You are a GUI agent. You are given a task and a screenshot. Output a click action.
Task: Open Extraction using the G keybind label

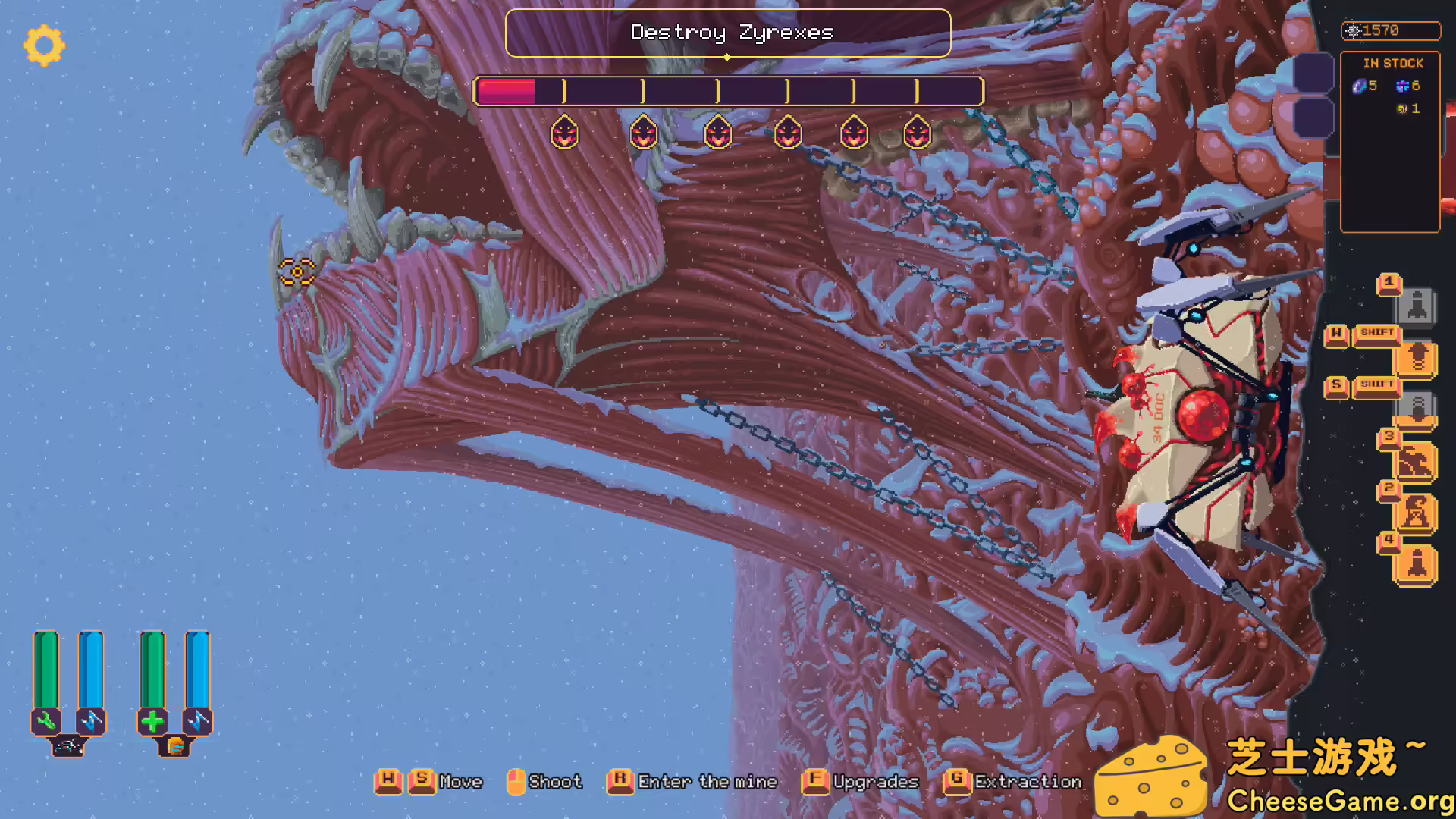[958, 782]
